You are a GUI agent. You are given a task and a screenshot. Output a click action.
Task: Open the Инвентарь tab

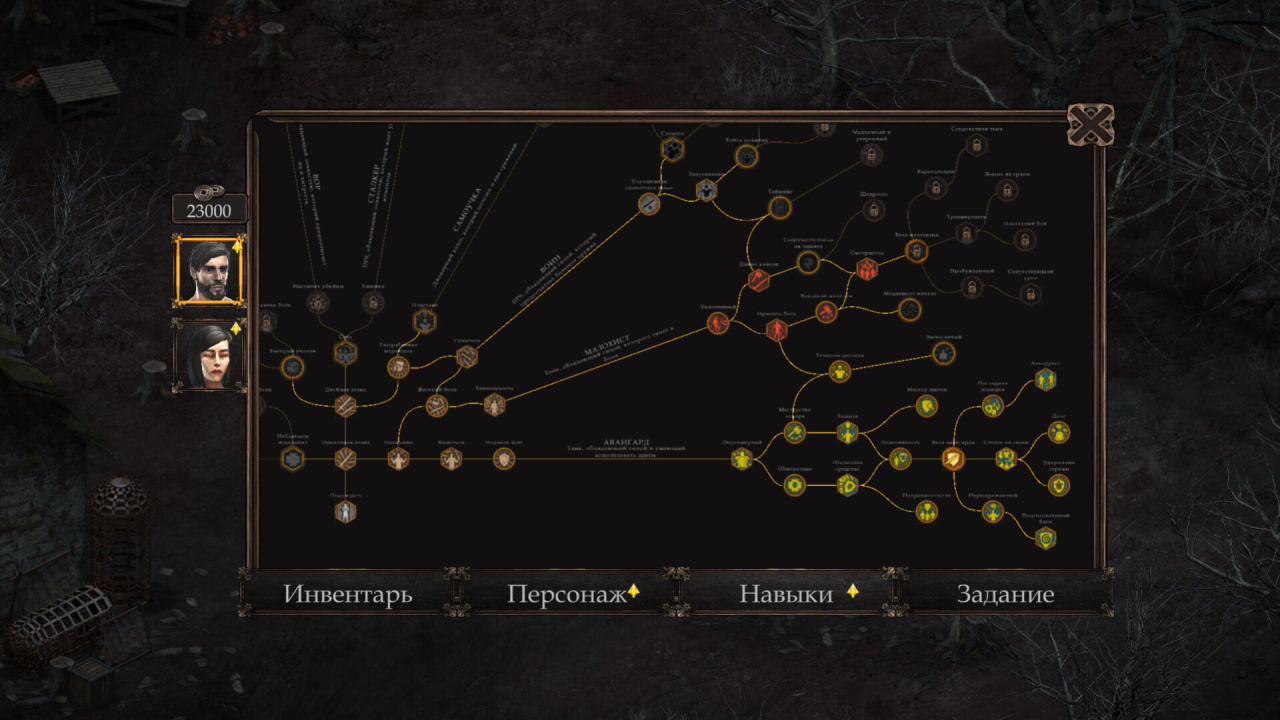(347, 594)
